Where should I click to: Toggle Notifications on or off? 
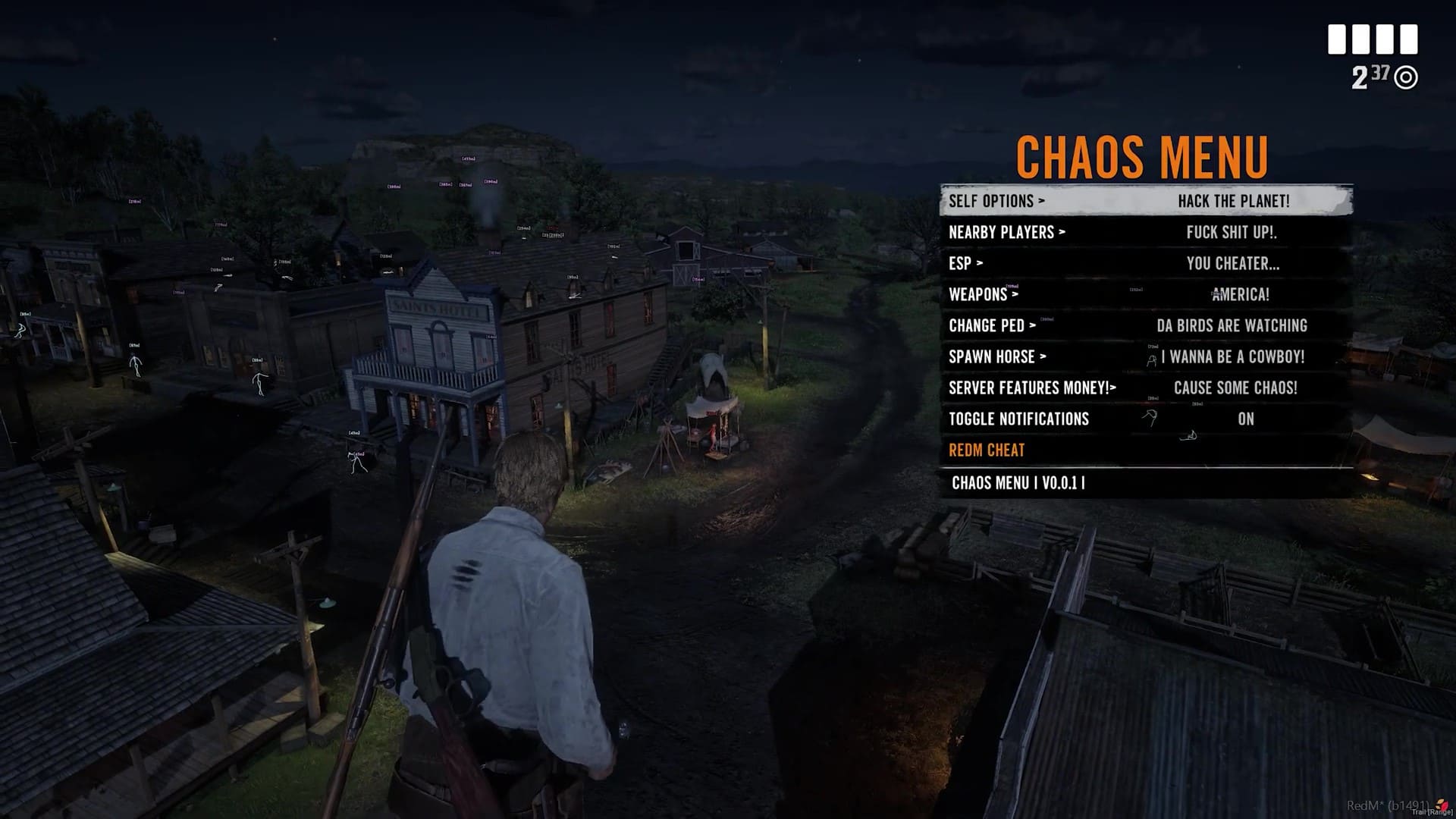pos(1018,419)
